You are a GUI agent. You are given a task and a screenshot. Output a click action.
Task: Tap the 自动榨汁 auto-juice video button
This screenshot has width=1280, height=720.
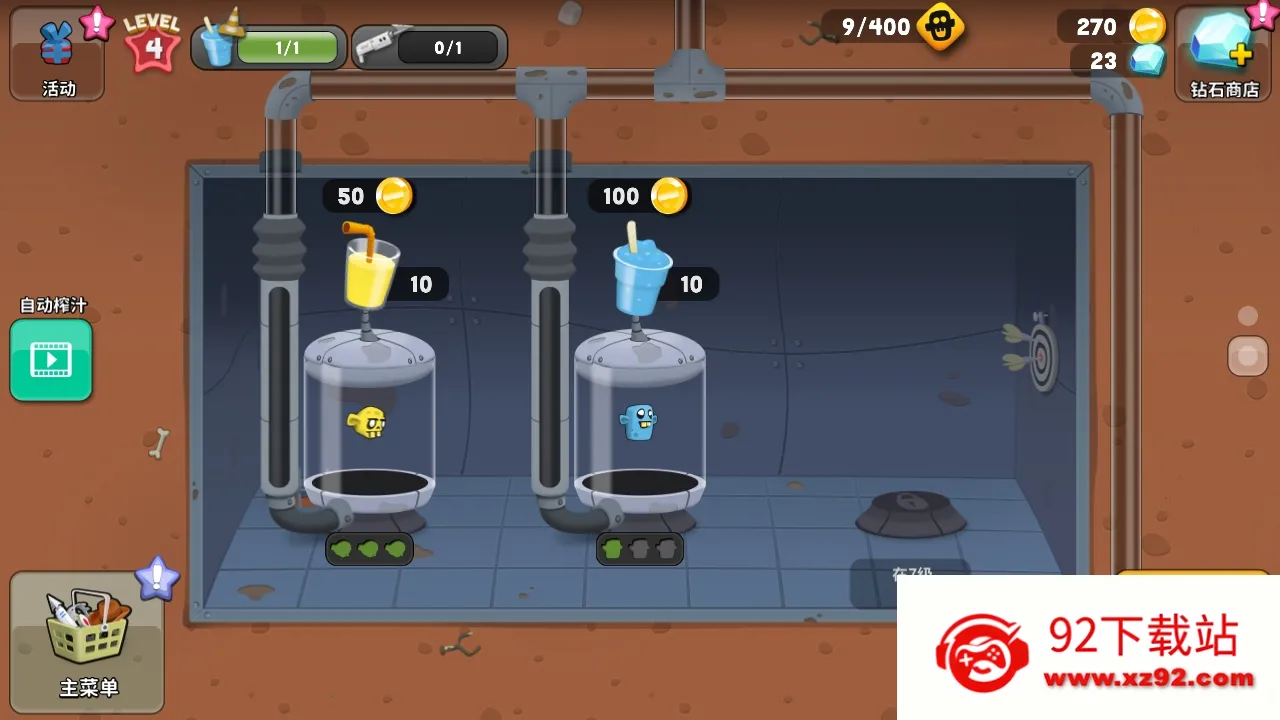pyautogui.click(x=51, y=359)
